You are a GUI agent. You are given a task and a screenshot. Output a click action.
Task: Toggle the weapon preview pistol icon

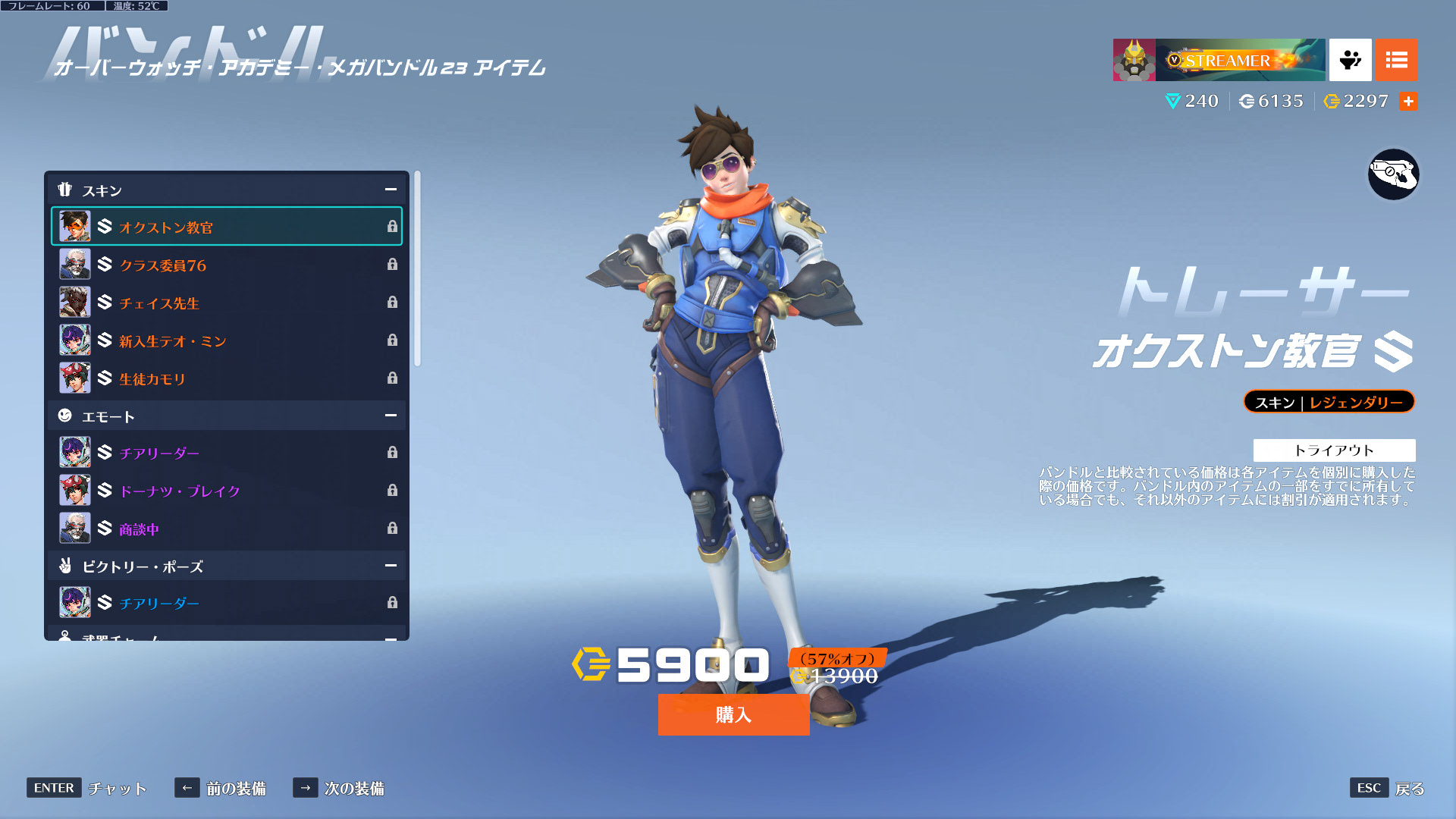(1393, 174)
